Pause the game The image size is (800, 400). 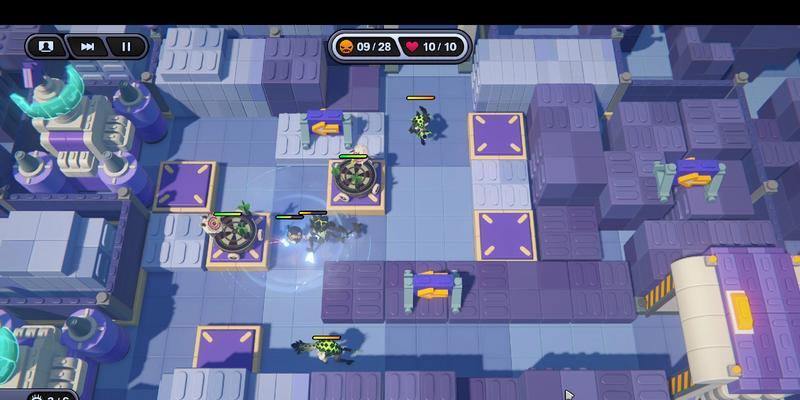tap(127, 46)
